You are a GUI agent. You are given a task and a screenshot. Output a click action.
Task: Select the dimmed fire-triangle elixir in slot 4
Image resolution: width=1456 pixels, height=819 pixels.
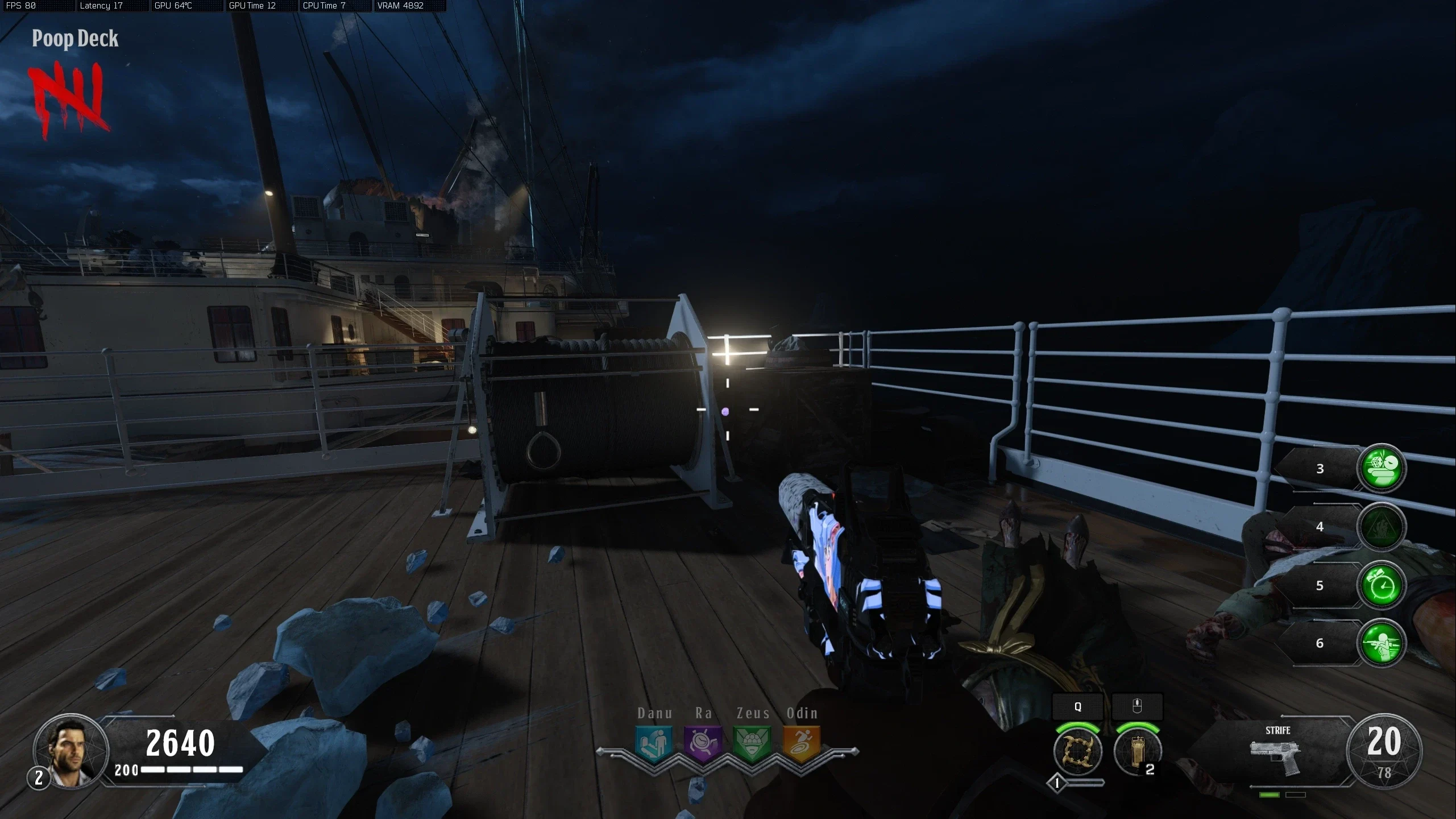(1382, 527)
